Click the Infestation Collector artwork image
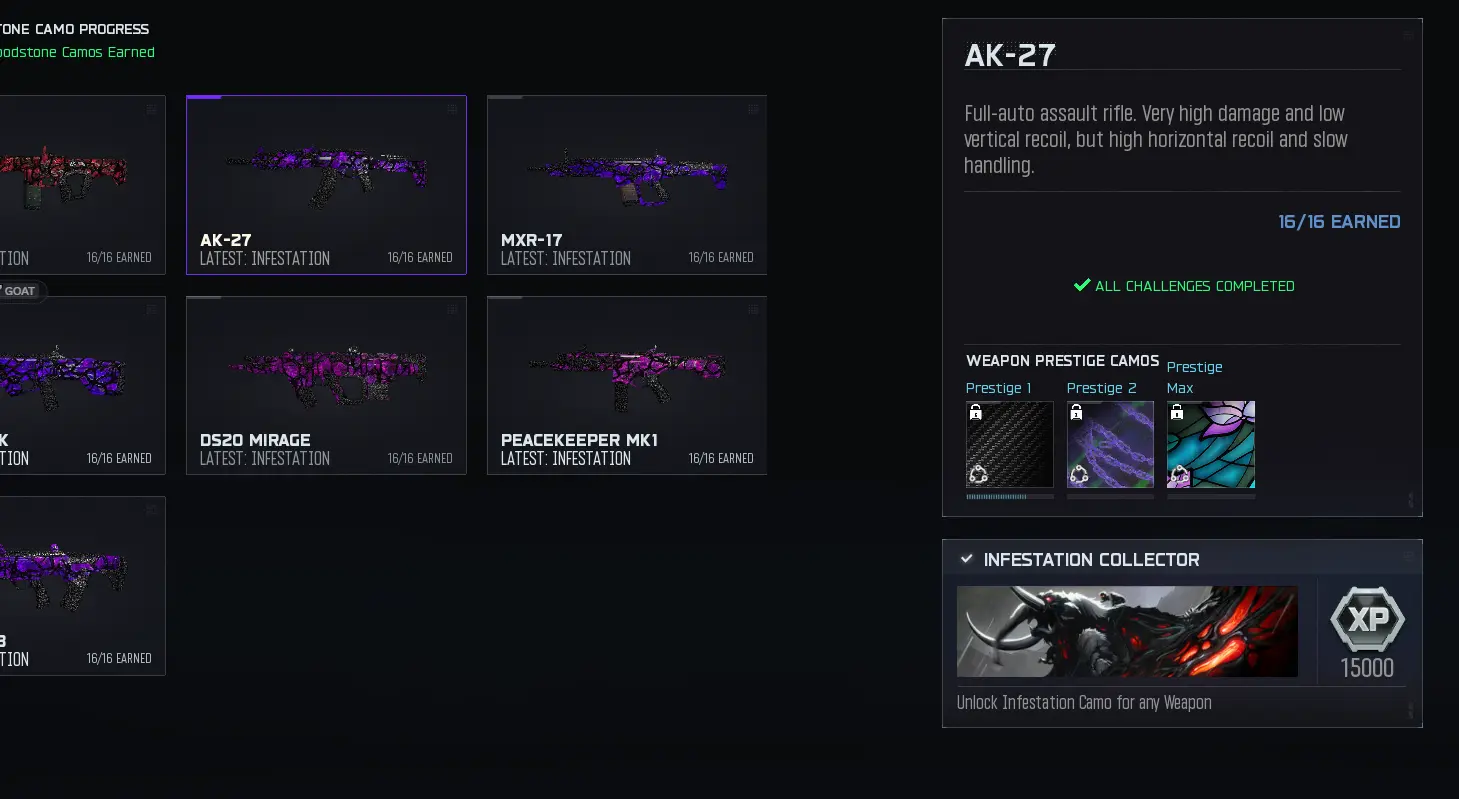The image size is (1459, 799). (x=1127, y=631)
